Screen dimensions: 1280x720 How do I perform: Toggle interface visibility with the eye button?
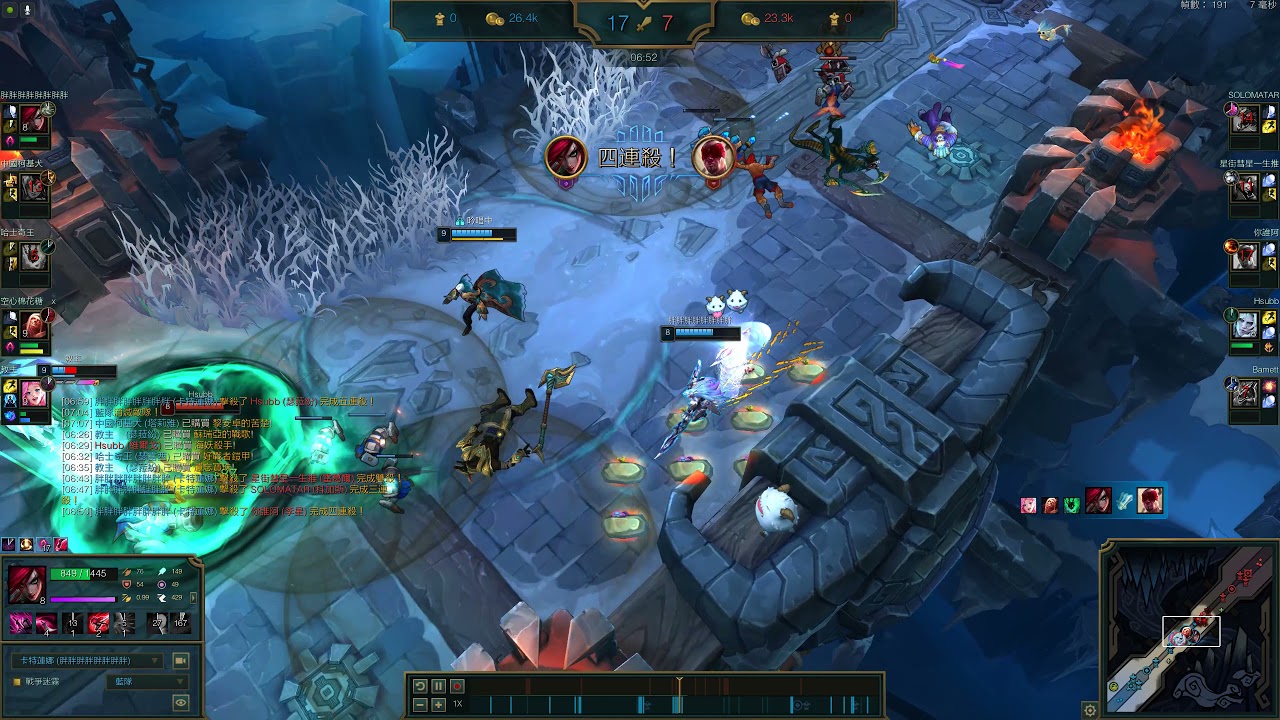181,702
